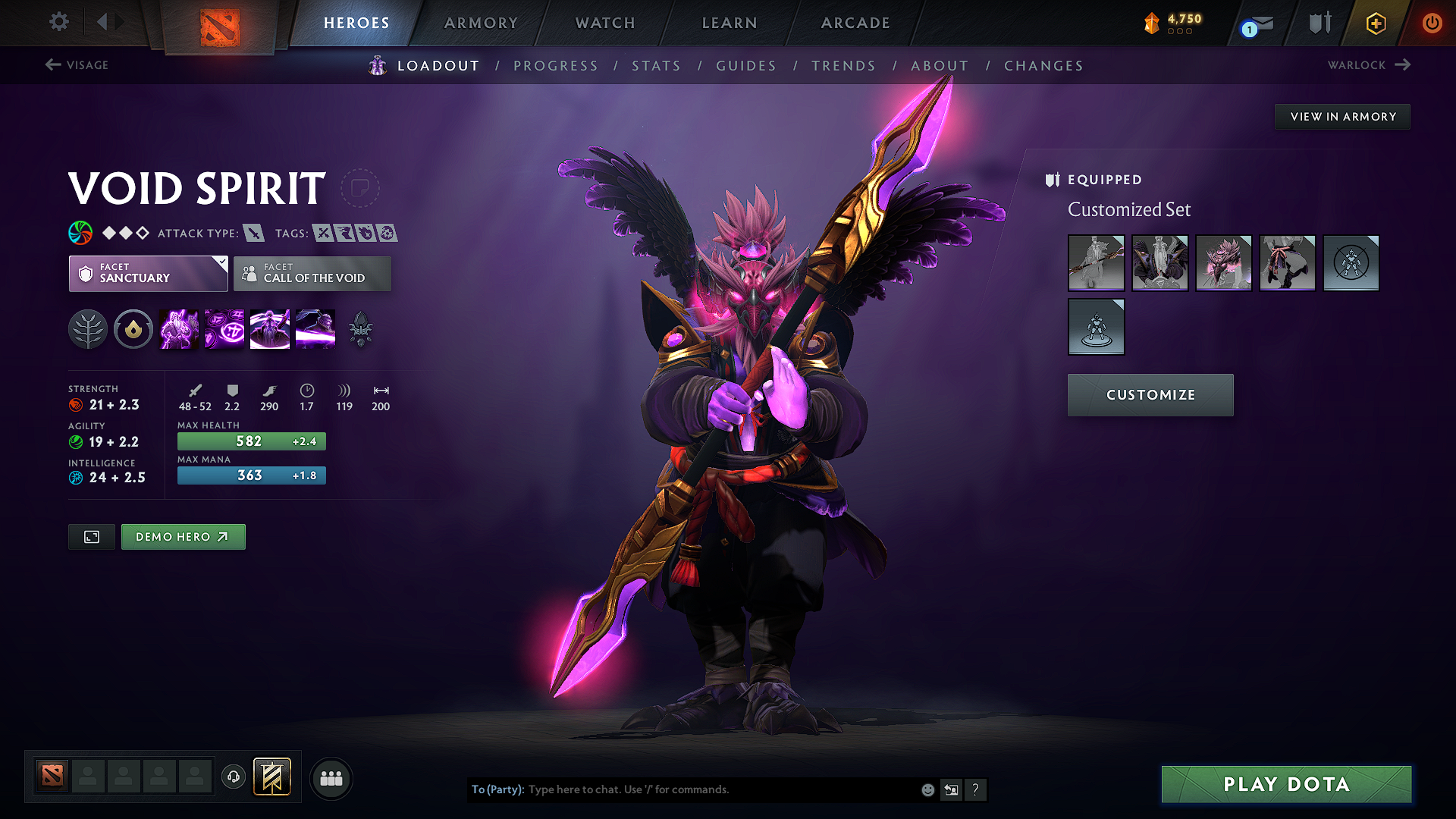Viewport: 1456px width, 819px height.
Task: Click the power/logout icon top right
Action: pyautogui.click(x=1432, y=23)
